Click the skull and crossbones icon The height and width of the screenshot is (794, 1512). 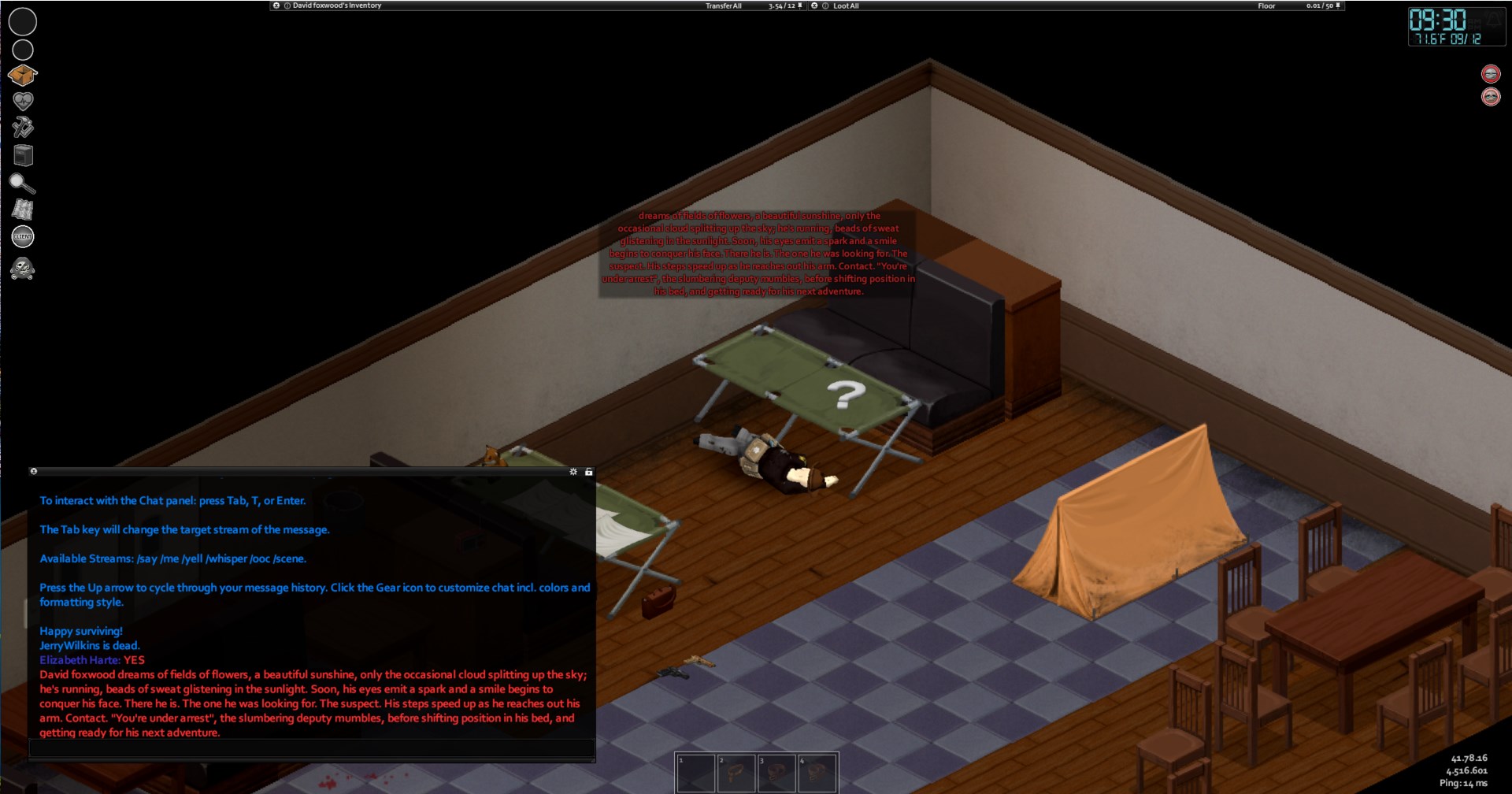tap(23, 269)
